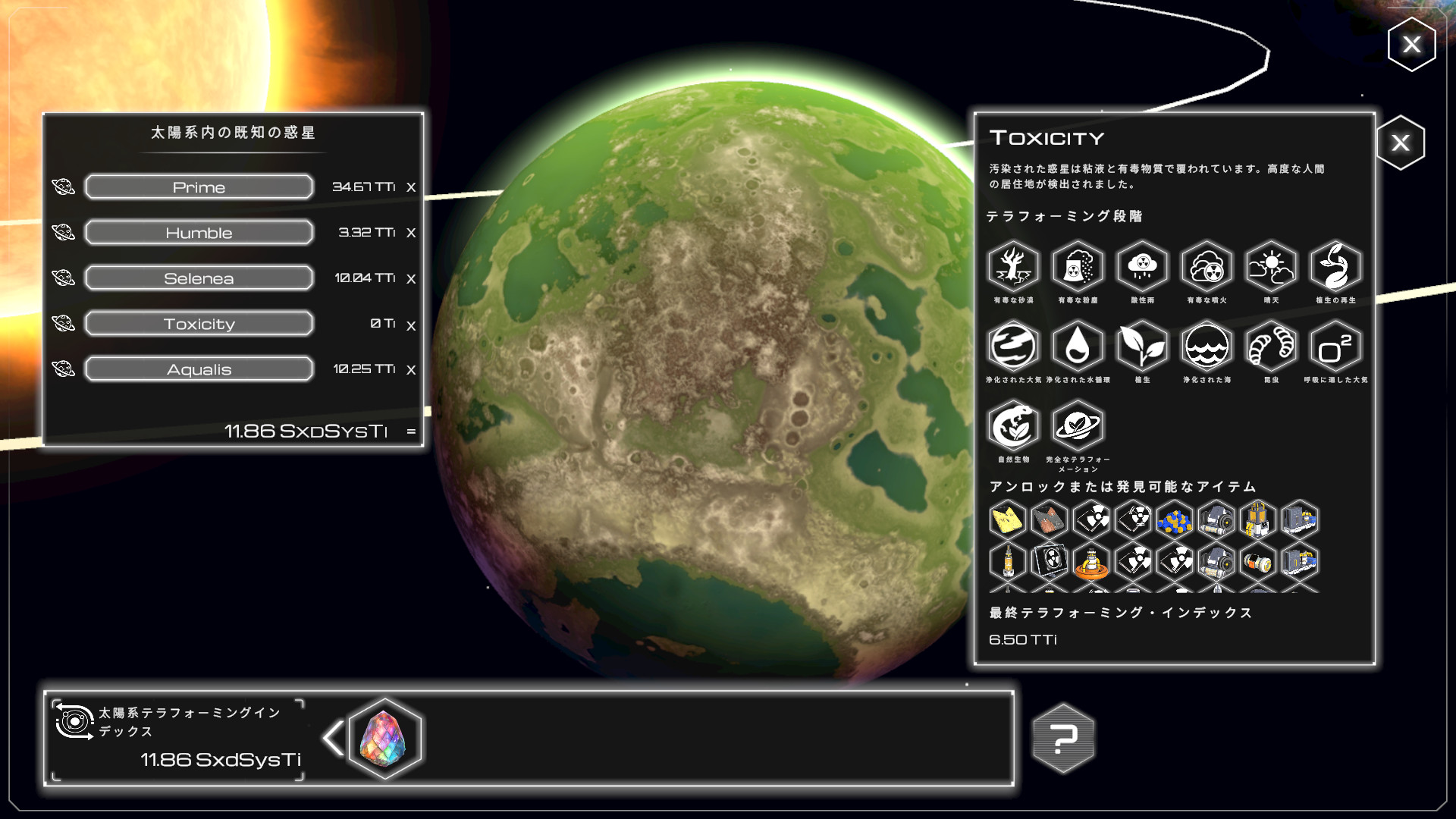Click the sunny weather stage icon
Image resolution: width=1456 pixels, height=819 pixels.
pos(1271,267)
